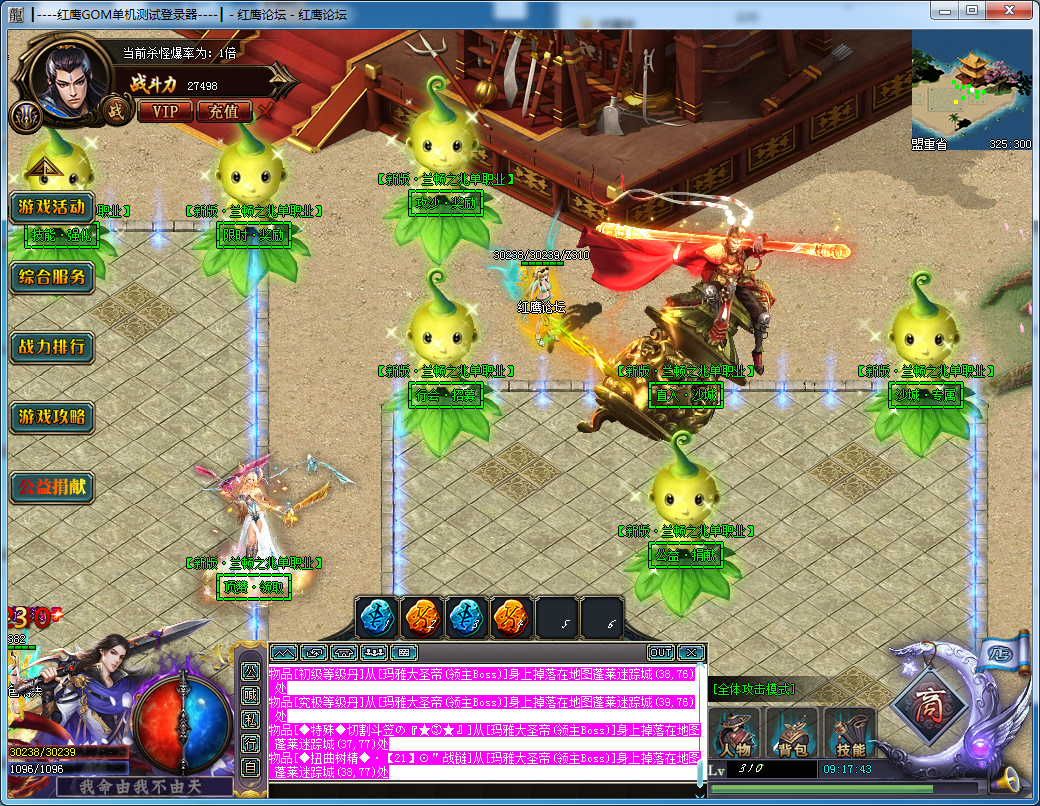Viewport: 1040px width, 806px height.
Task: Open the 背包 backpack inventory
Action: pyautogui.click(x=794, y=733)
